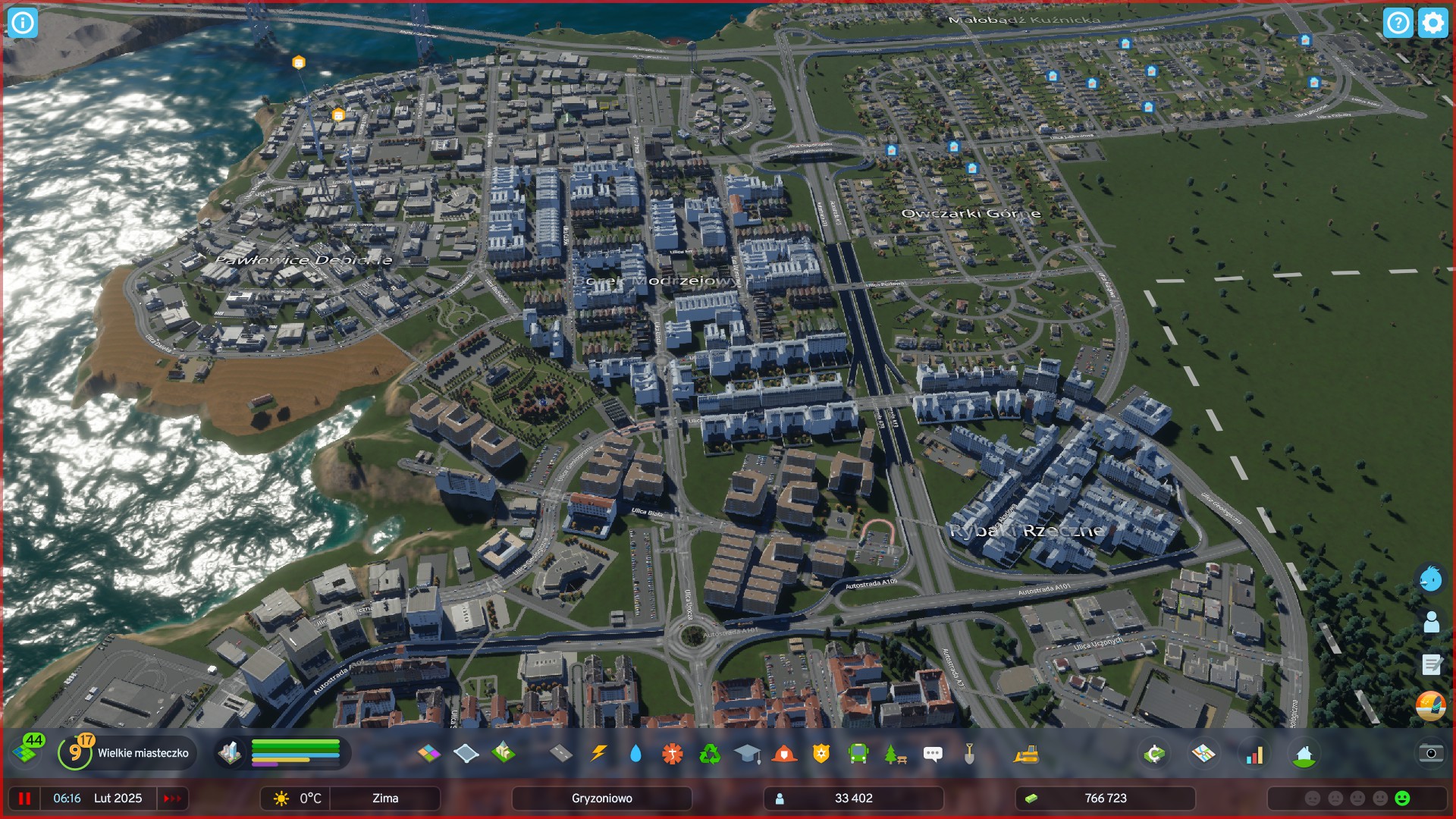This screenshot has width=1456, height=819.
Task: Pause the game simulation
Action: pos(25,798)
